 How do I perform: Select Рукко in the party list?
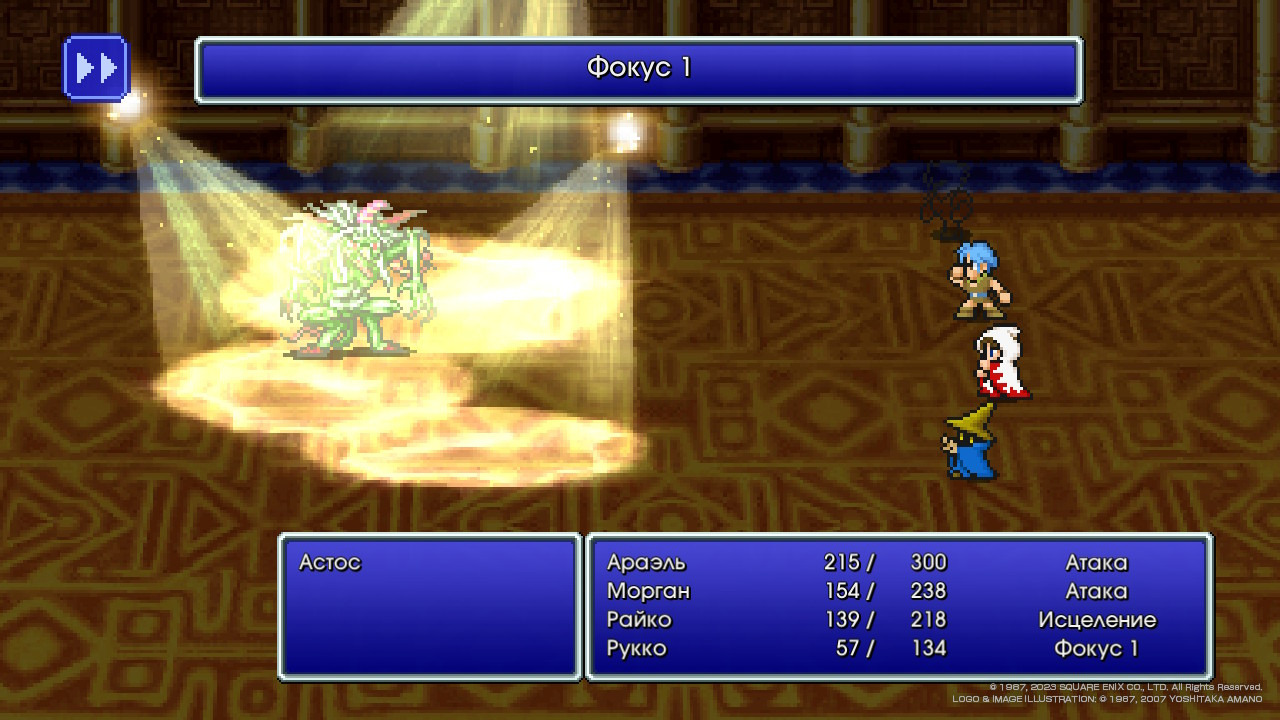[x=636, y=648]
